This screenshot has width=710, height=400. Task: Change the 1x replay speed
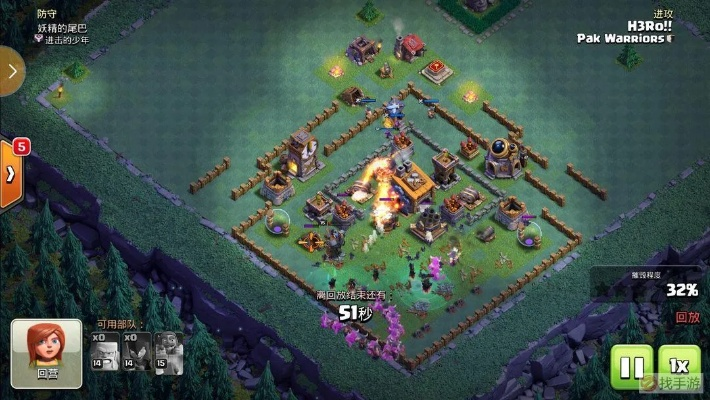(x=679, y=366)
